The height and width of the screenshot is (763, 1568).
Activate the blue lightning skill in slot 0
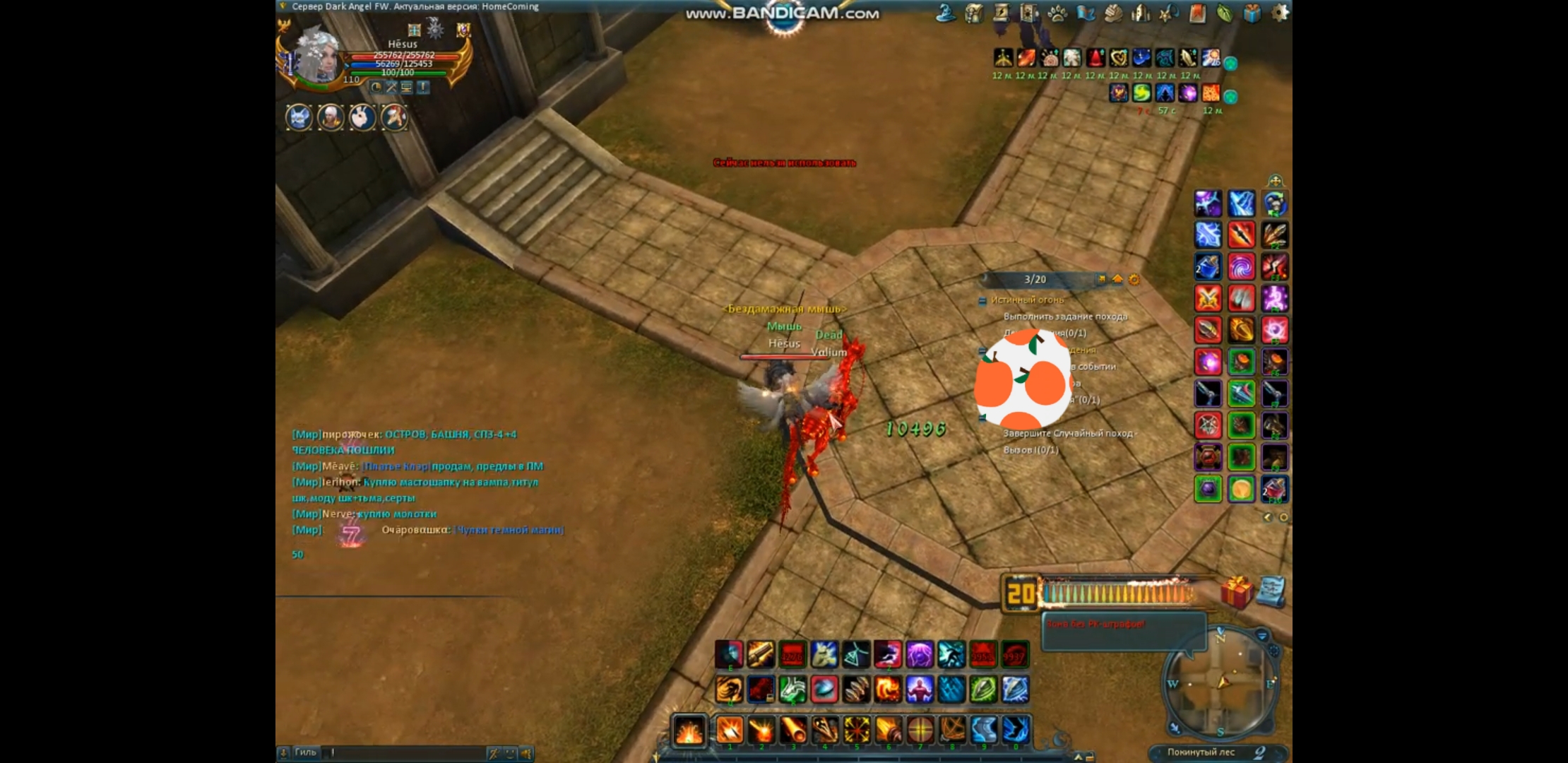point(1016,730)
